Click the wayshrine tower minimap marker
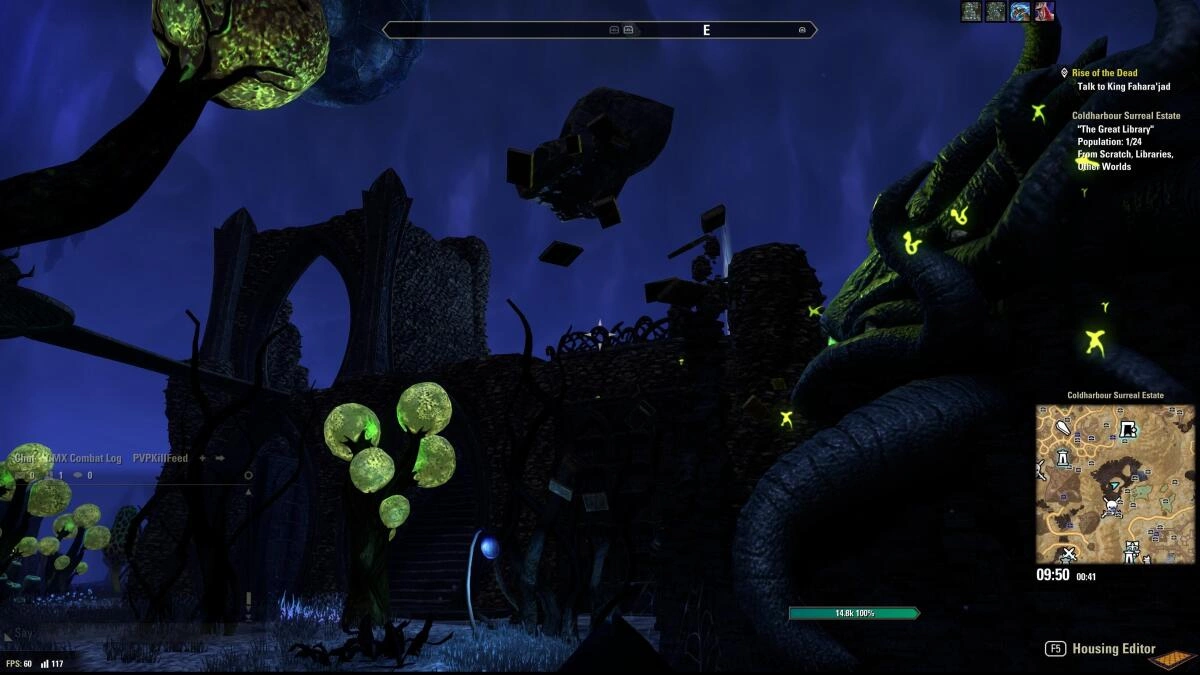This screenshot has width=1200, height=675. coord(1061,458)
